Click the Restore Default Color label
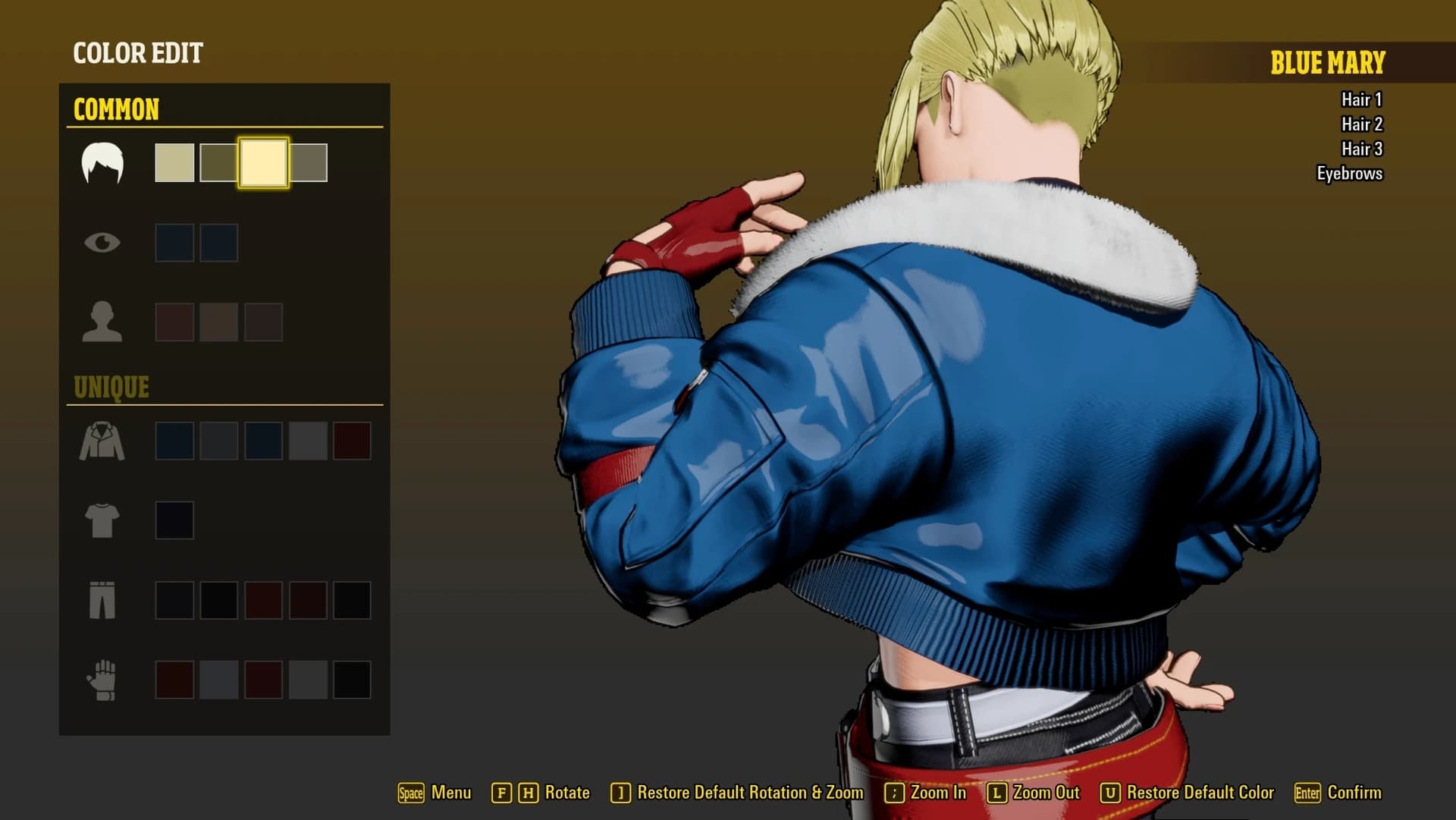Screen dimensions: 1456x820 point(1200,793)
